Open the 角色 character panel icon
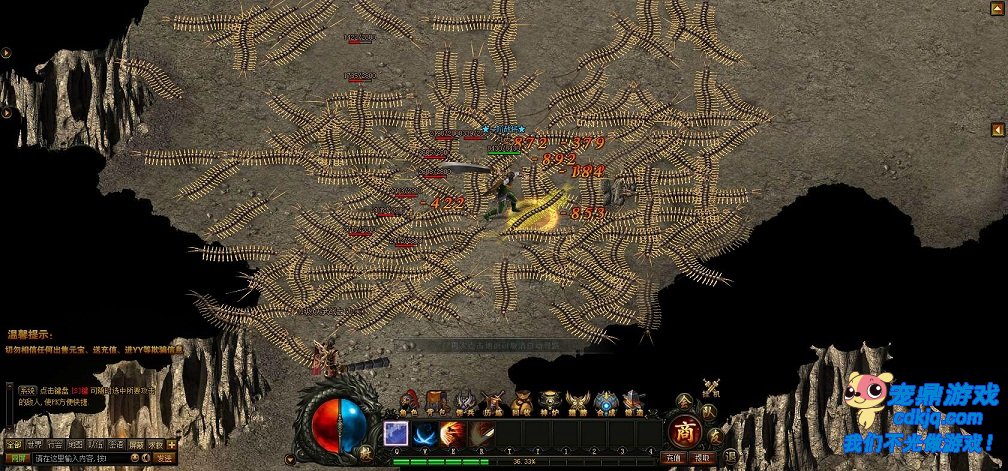 point(408,401)
